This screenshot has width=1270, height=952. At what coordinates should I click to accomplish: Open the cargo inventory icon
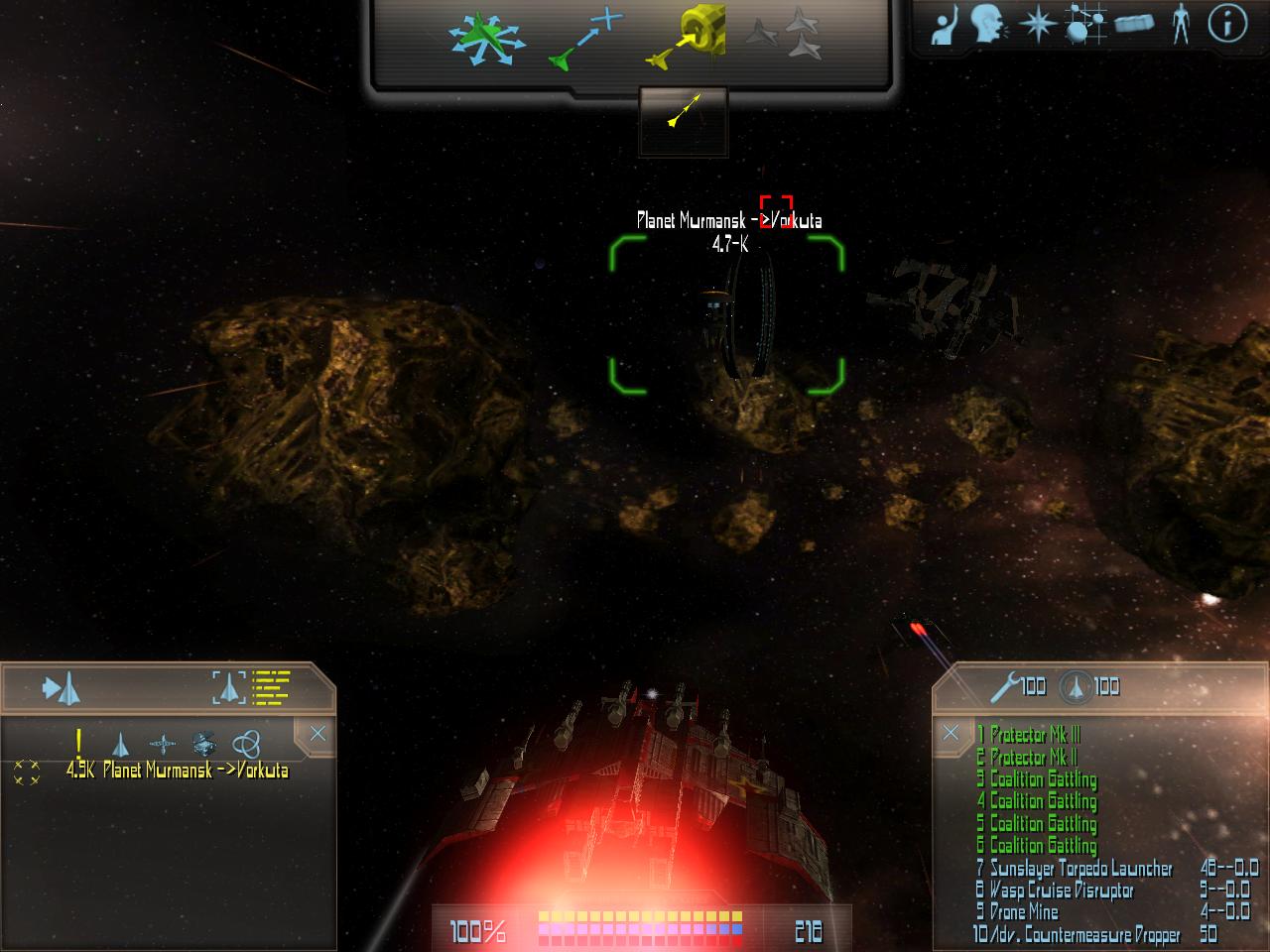1134,25
